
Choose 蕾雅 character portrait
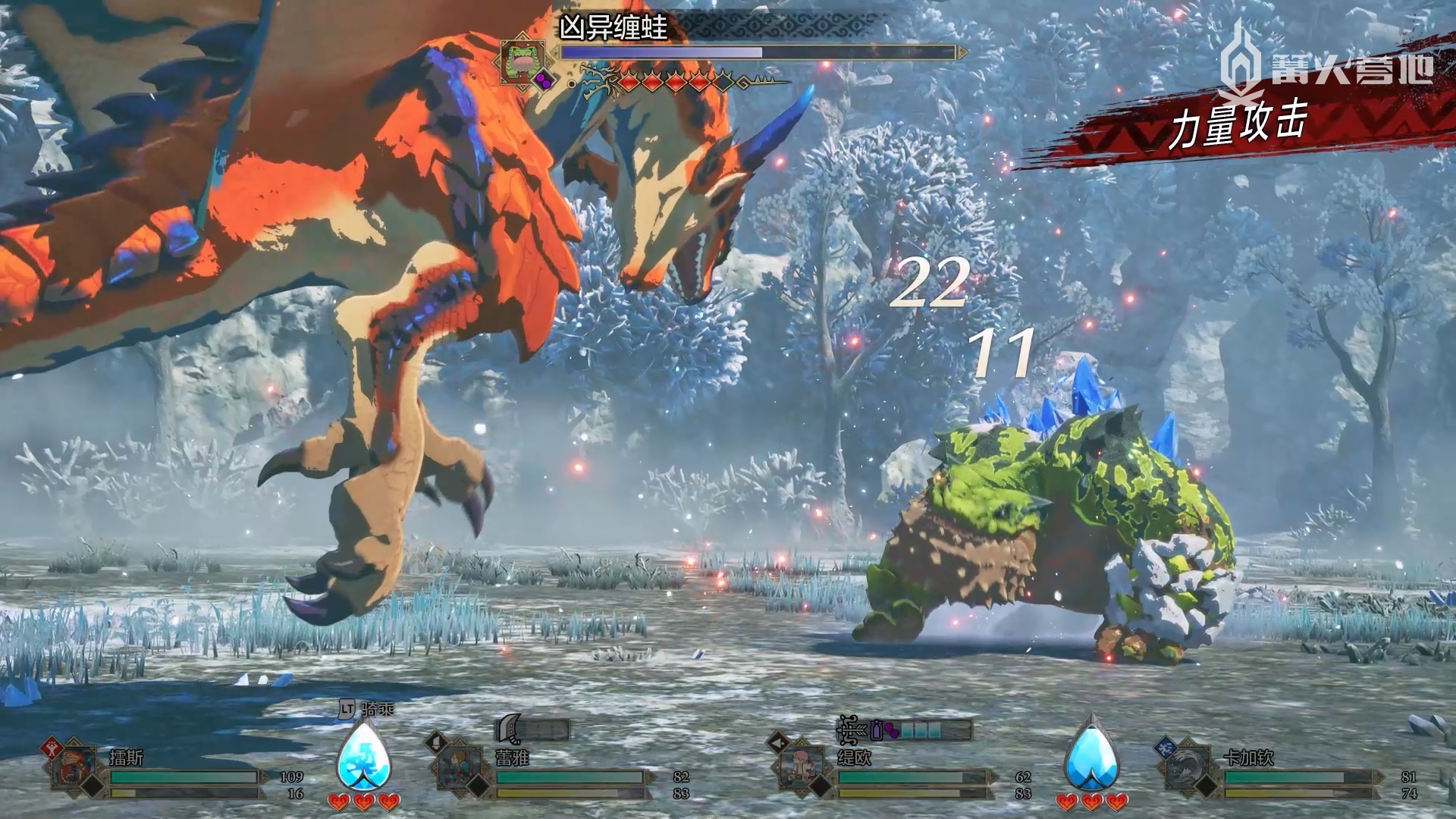[x=457, y=767]
